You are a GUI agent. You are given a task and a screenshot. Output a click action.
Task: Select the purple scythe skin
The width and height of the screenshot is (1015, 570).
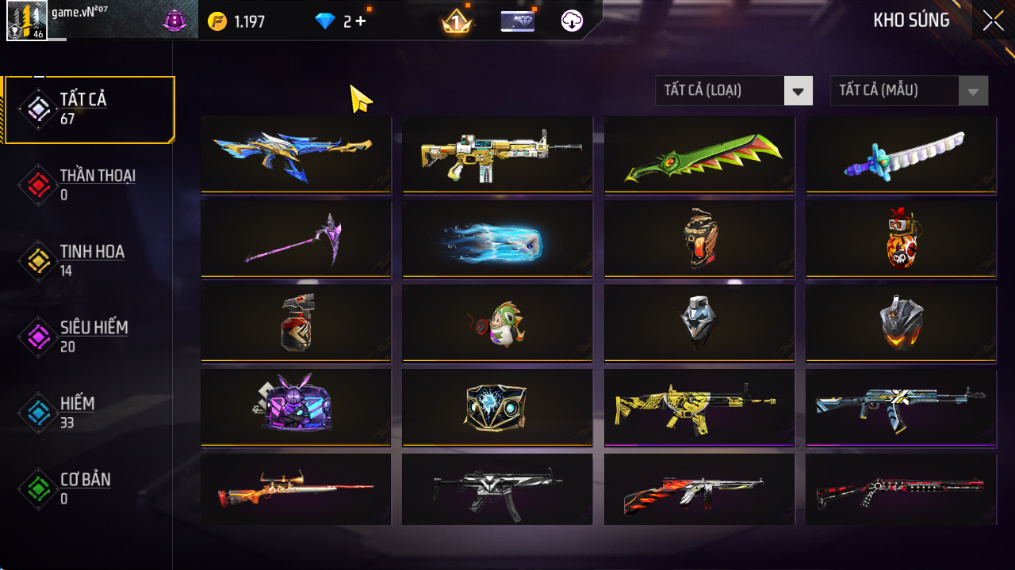coord(295,238)
